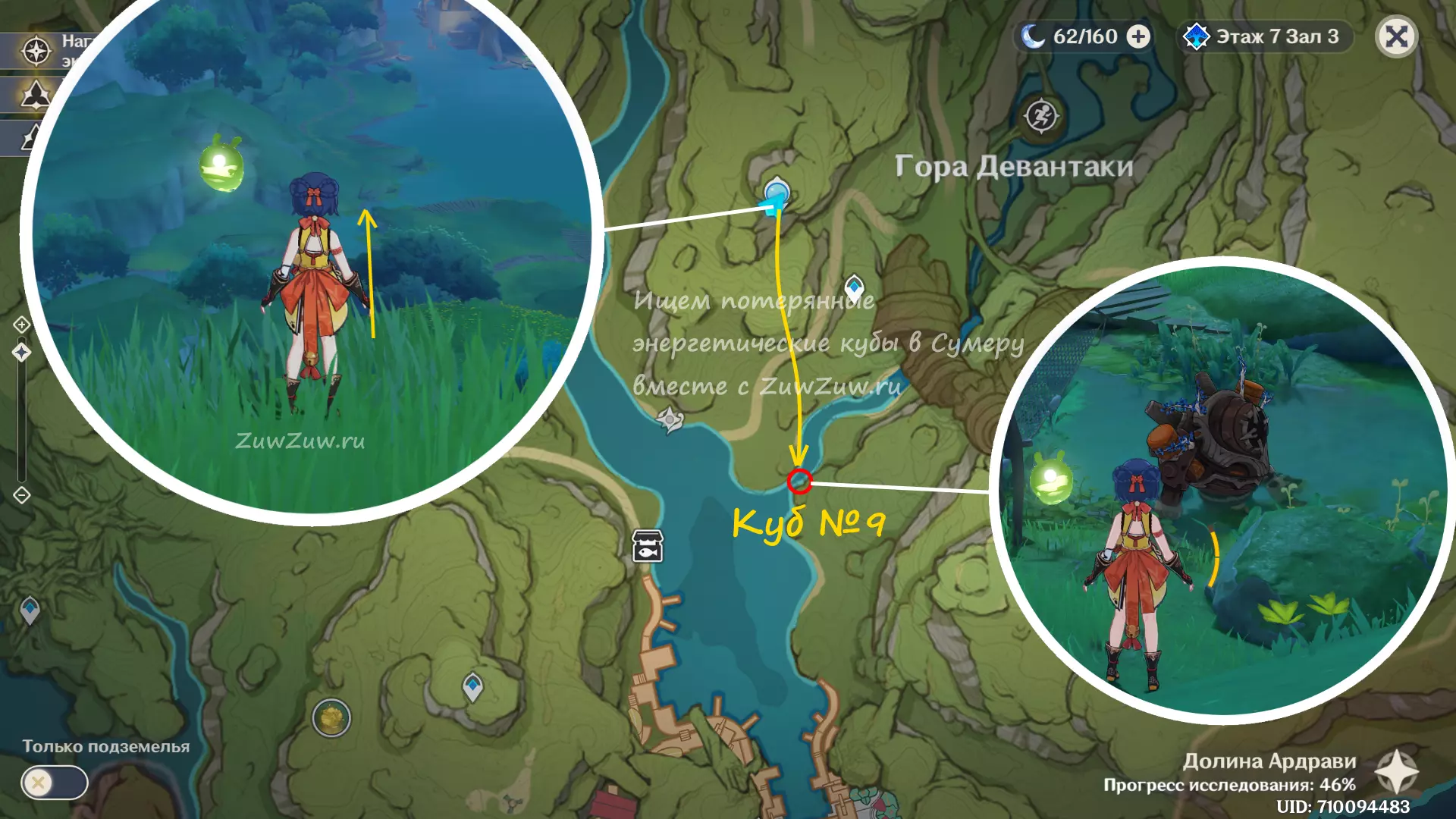Select the waypoint beside the round yellow marker
This screenshot has height=819, width=1456.
[x=472, y=686]
